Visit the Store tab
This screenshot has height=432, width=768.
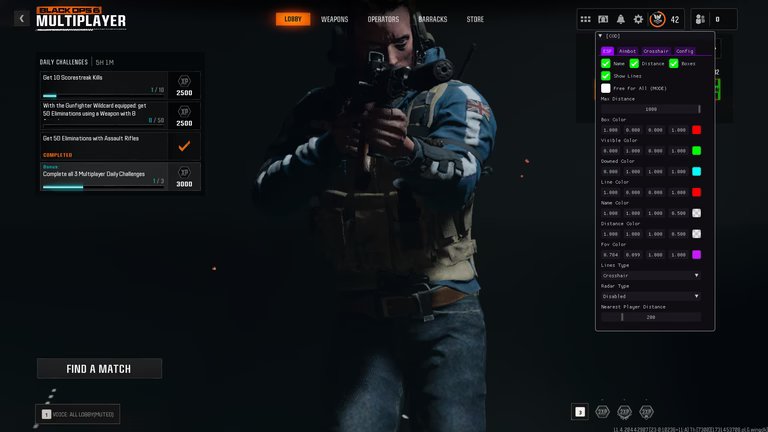475,19
